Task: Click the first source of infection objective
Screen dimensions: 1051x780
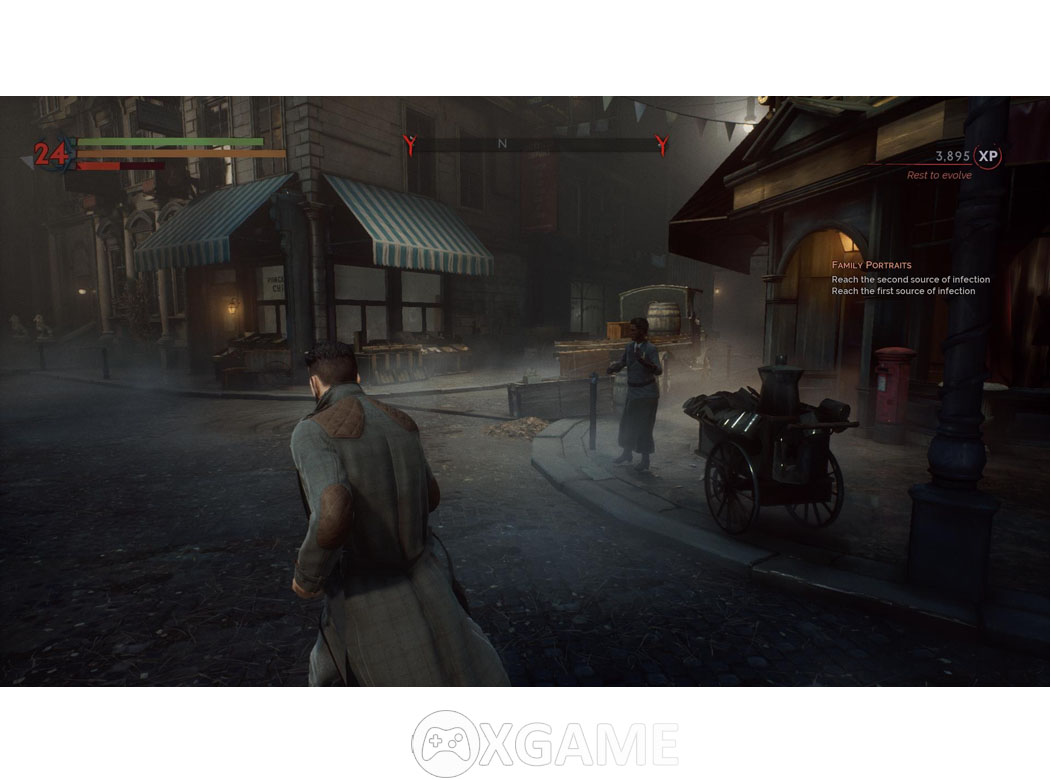Action: 903,291
